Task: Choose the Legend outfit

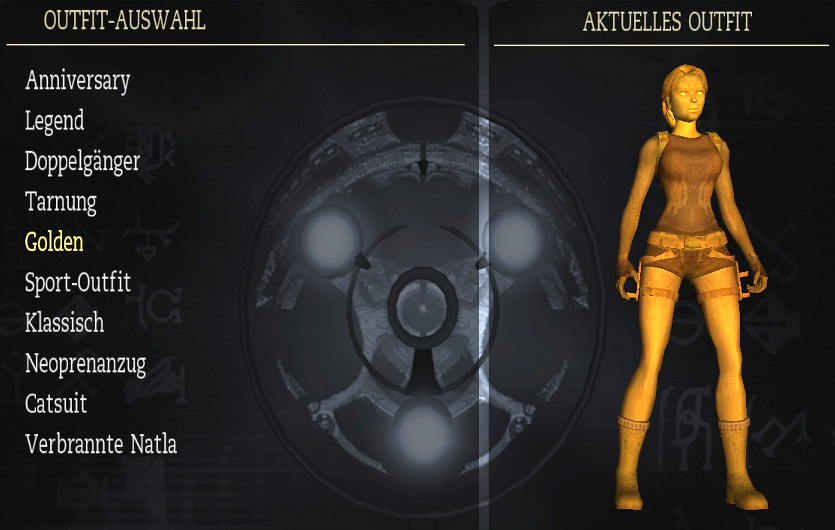Action: coord(54,121)
